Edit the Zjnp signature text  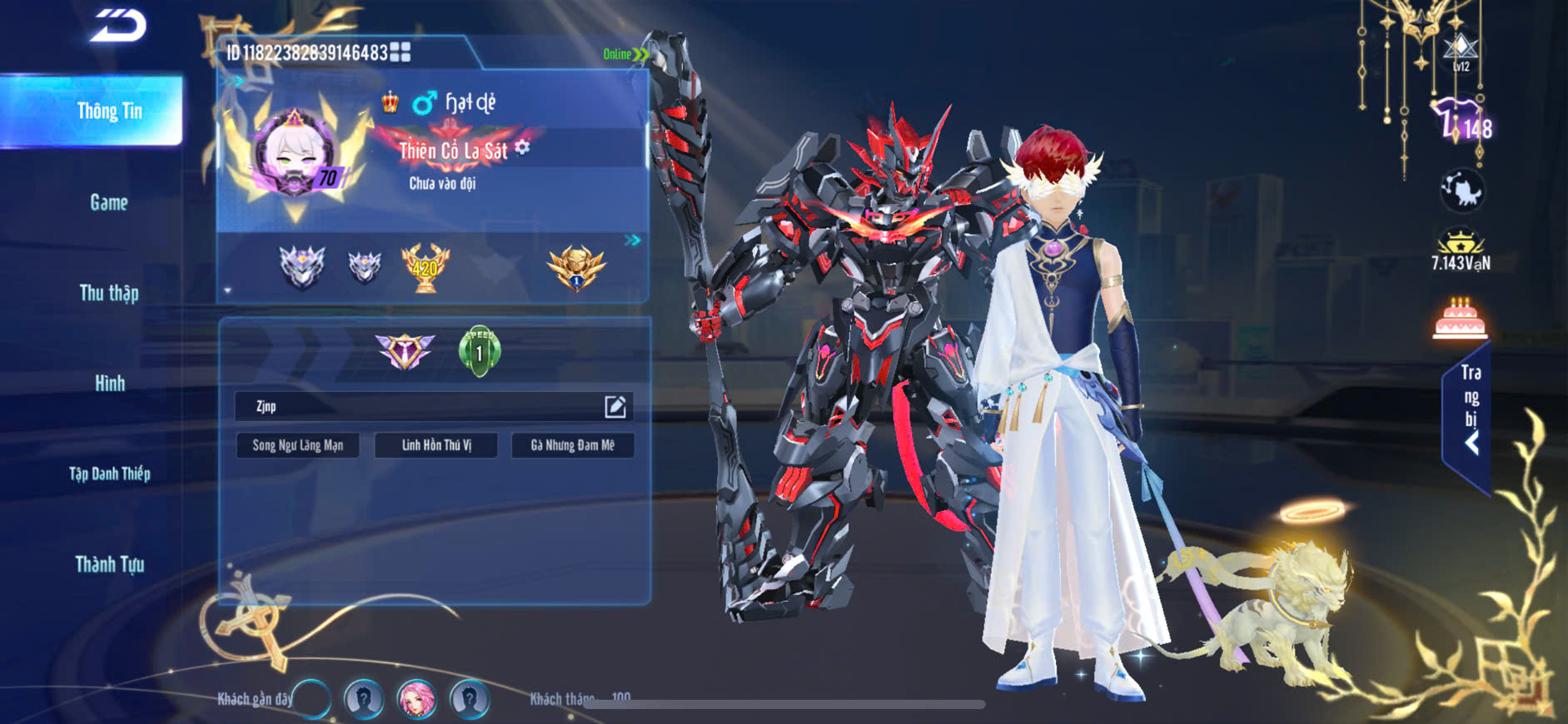(x=615, y=406)
